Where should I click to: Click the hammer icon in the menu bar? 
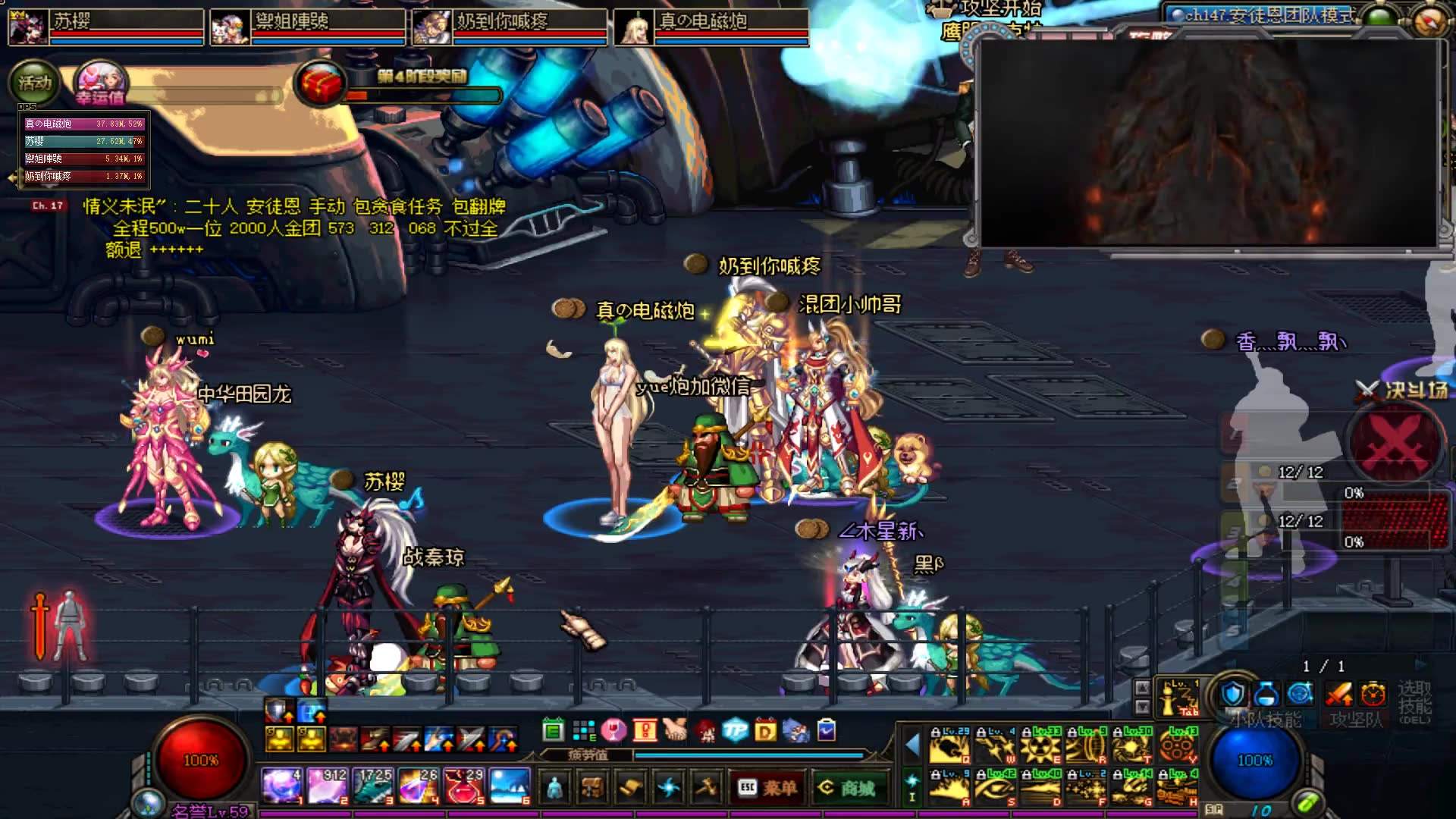click(x=706, y=788)
